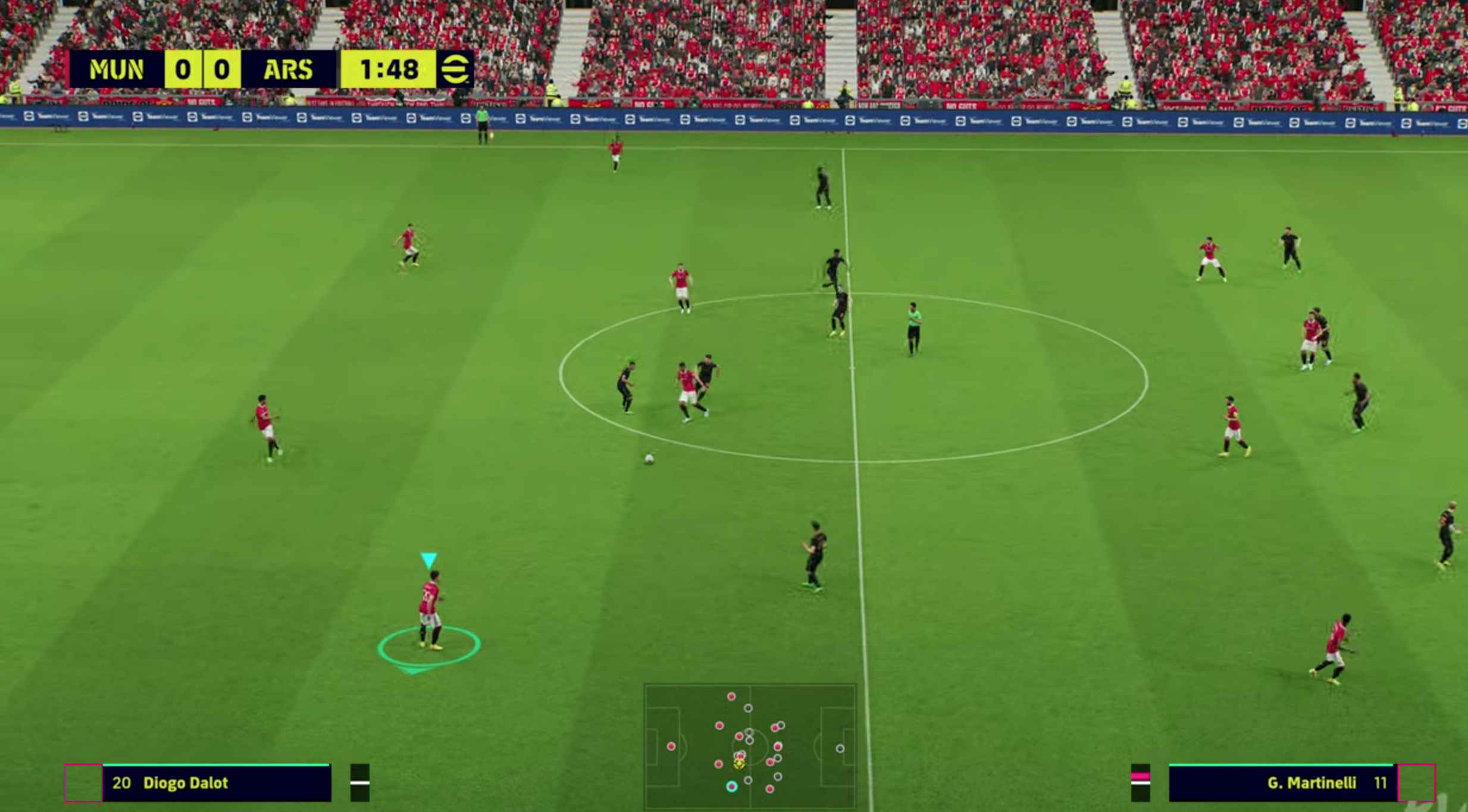Click the match timer showing 1:48

click(x=387, y=70)
